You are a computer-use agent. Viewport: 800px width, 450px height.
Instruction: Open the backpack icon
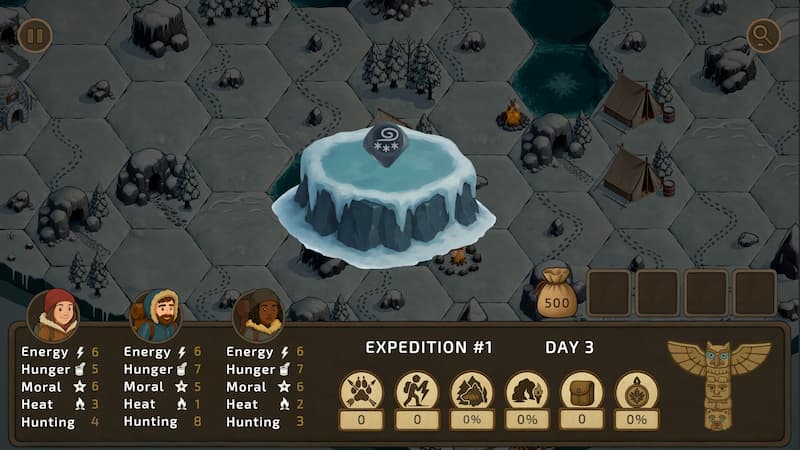[582, 391]
